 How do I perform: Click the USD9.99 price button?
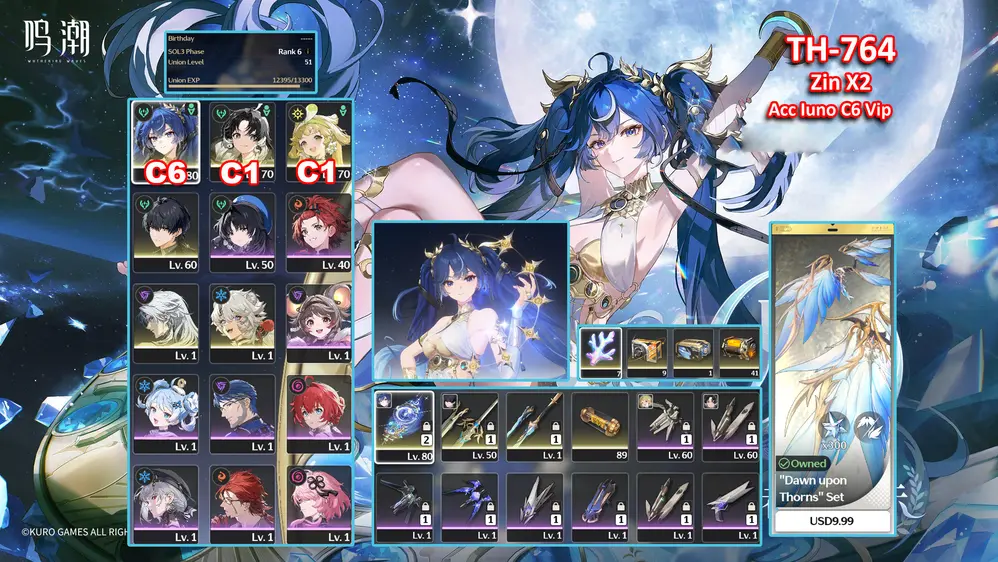tap(833, 521)
